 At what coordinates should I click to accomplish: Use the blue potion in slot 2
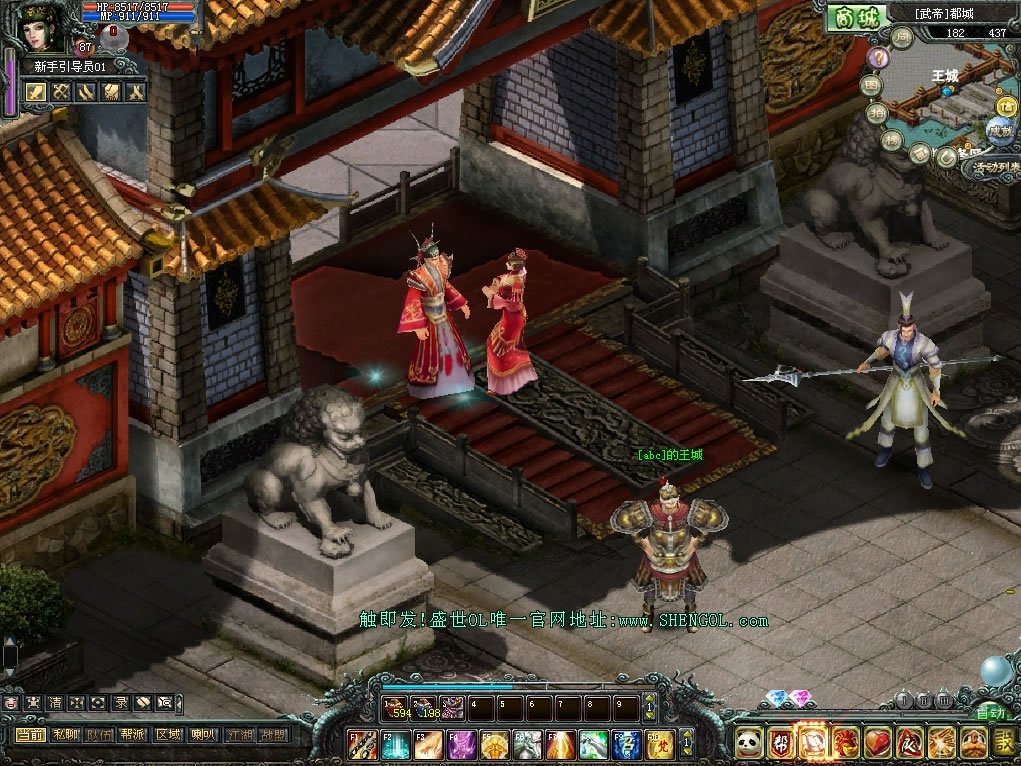pyautogui.click(x=424, y=708)
